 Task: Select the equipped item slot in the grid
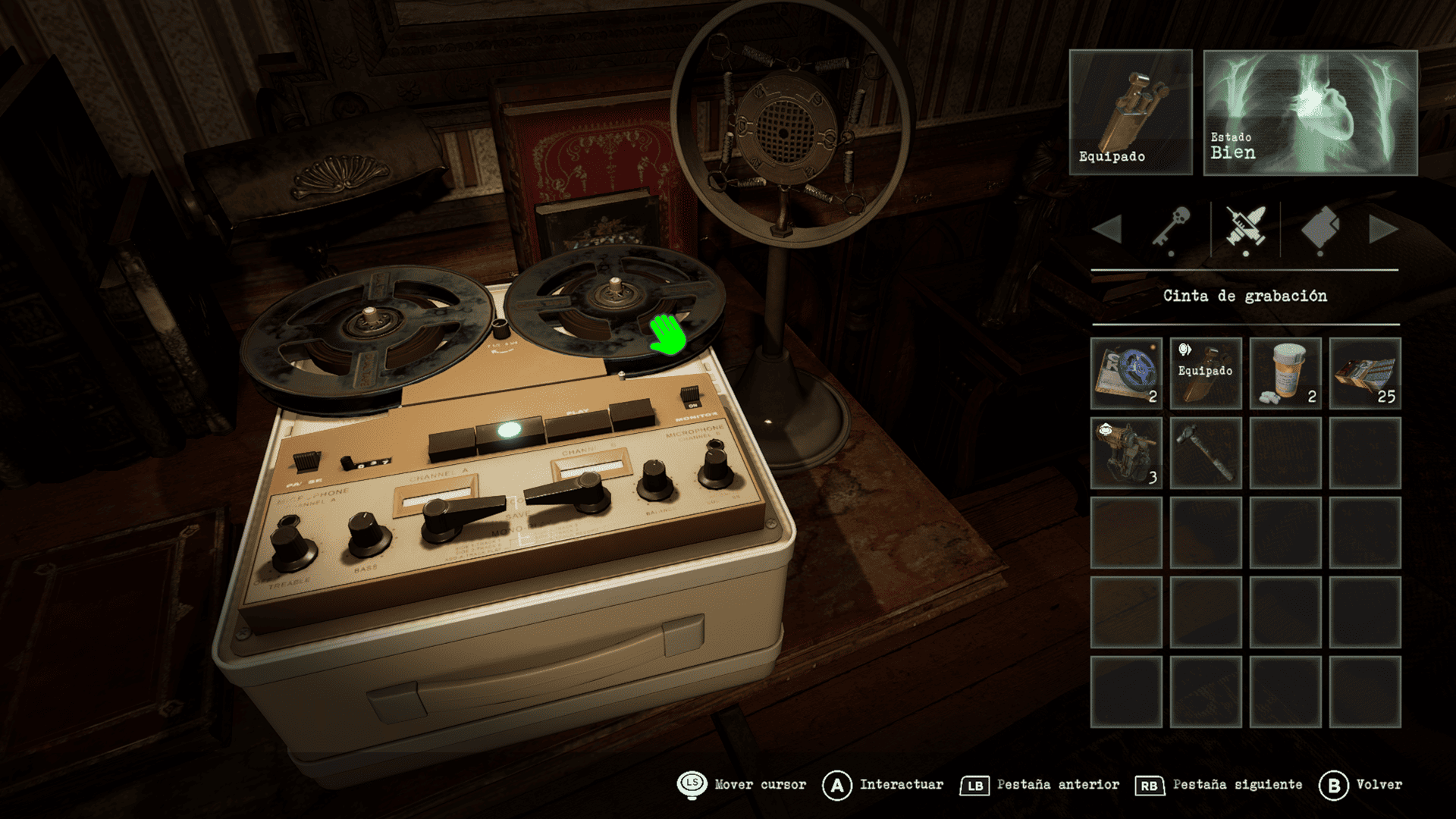click(1206, 373)
